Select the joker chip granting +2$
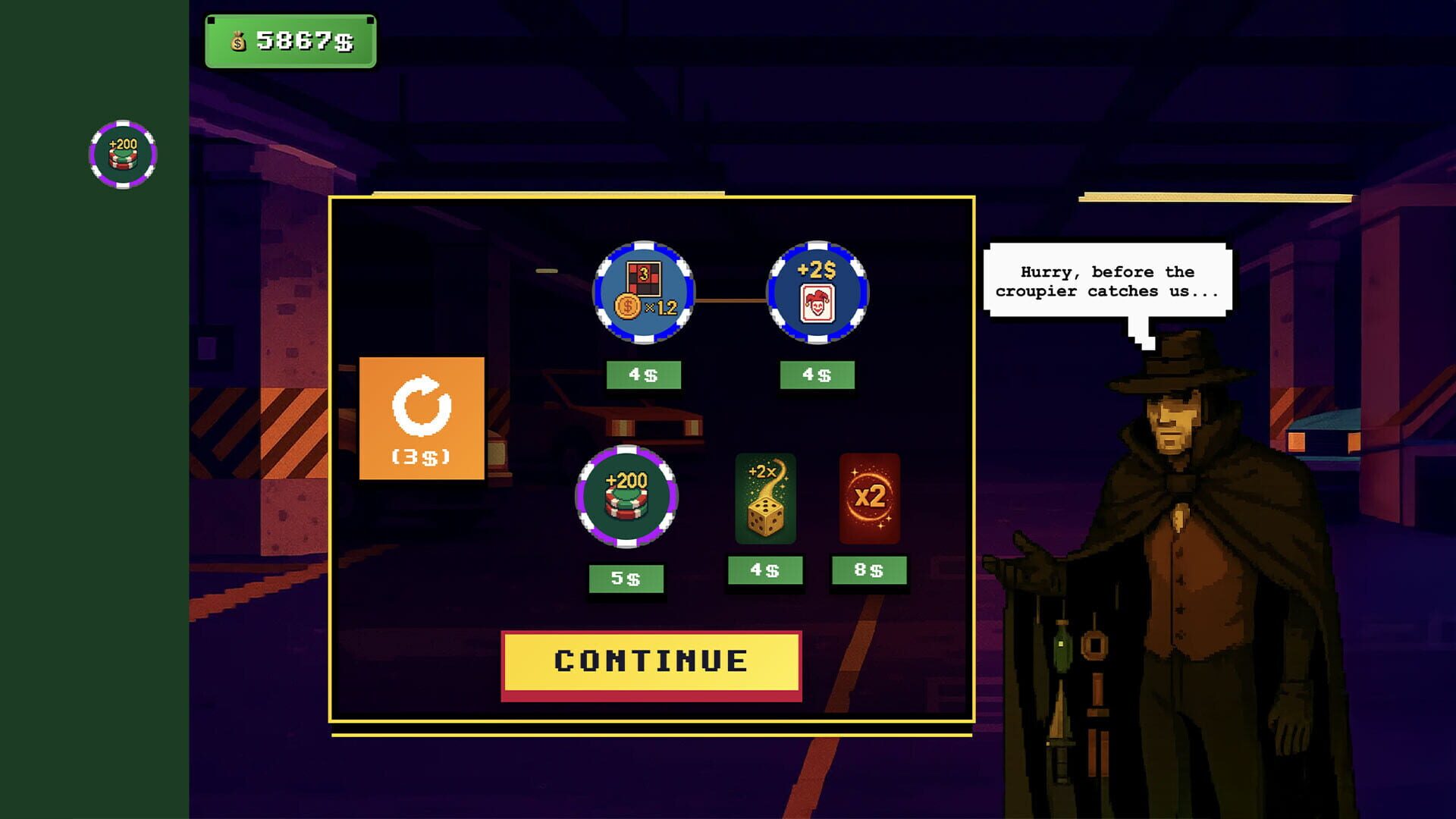 pos(817,292)
